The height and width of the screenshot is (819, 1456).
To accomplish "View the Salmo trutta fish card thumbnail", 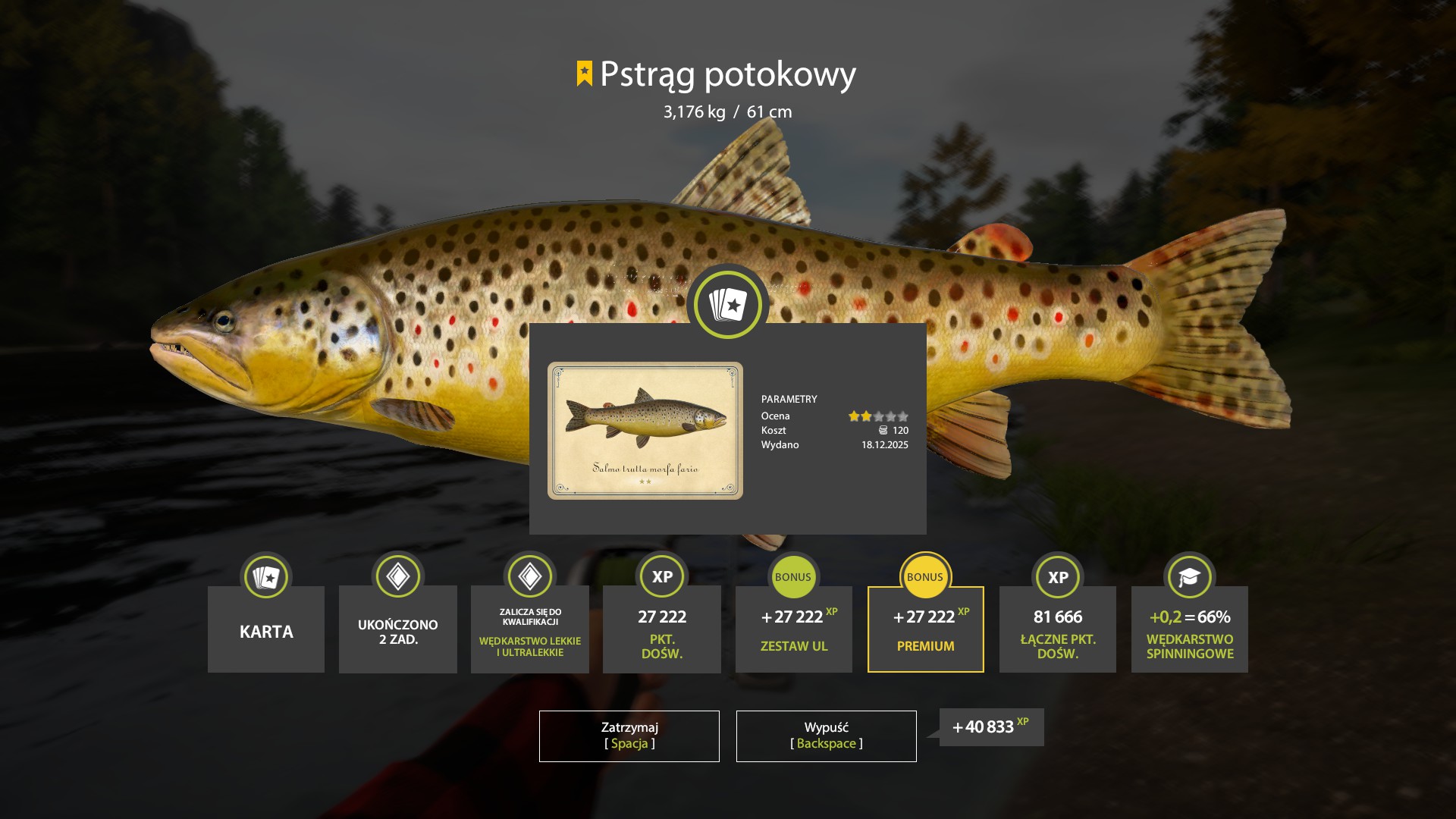I will tap(645, 430).
